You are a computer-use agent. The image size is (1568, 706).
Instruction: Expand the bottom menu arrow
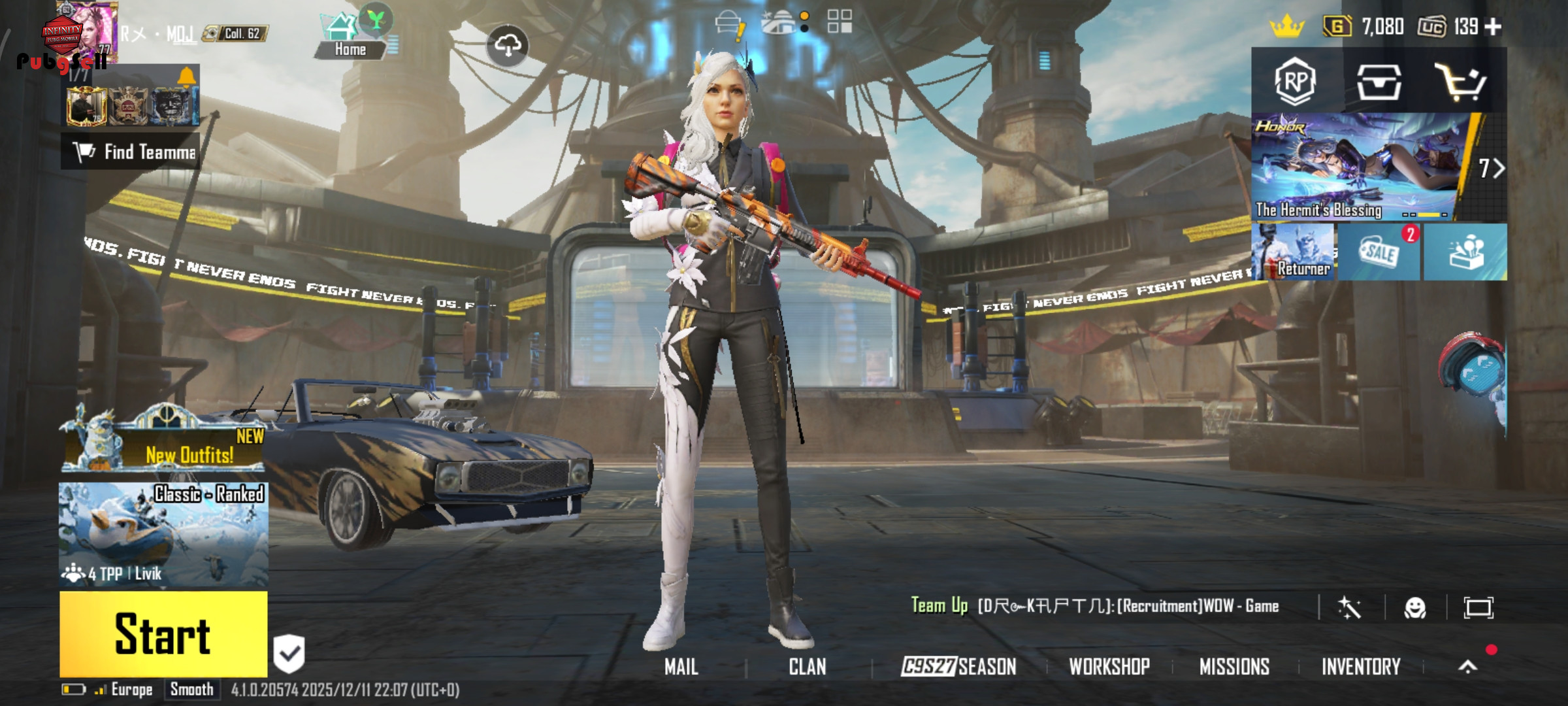click(x=1467, y=667)
